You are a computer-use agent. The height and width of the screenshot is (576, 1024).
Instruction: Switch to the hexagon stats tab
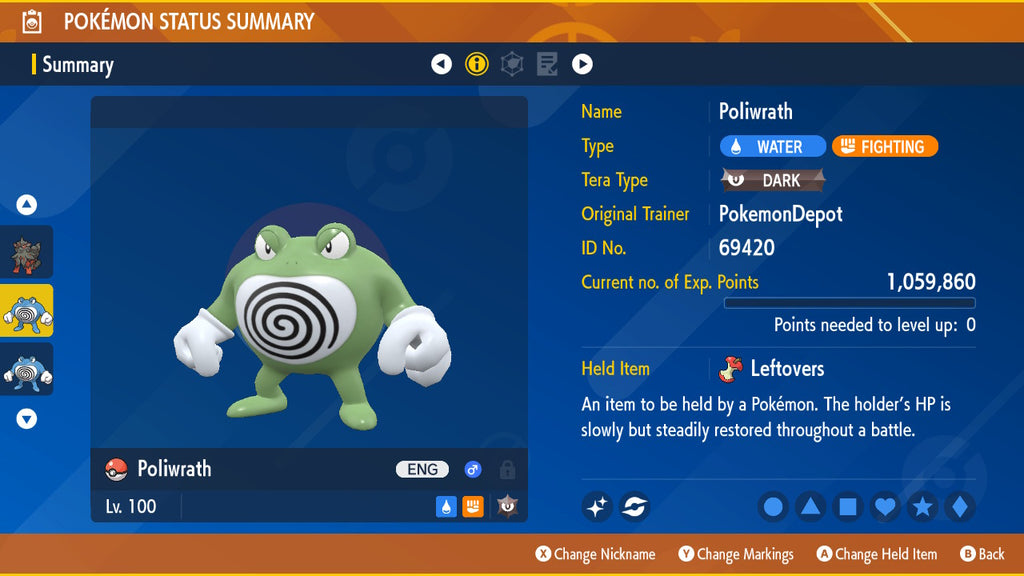(x=512, y=65)
